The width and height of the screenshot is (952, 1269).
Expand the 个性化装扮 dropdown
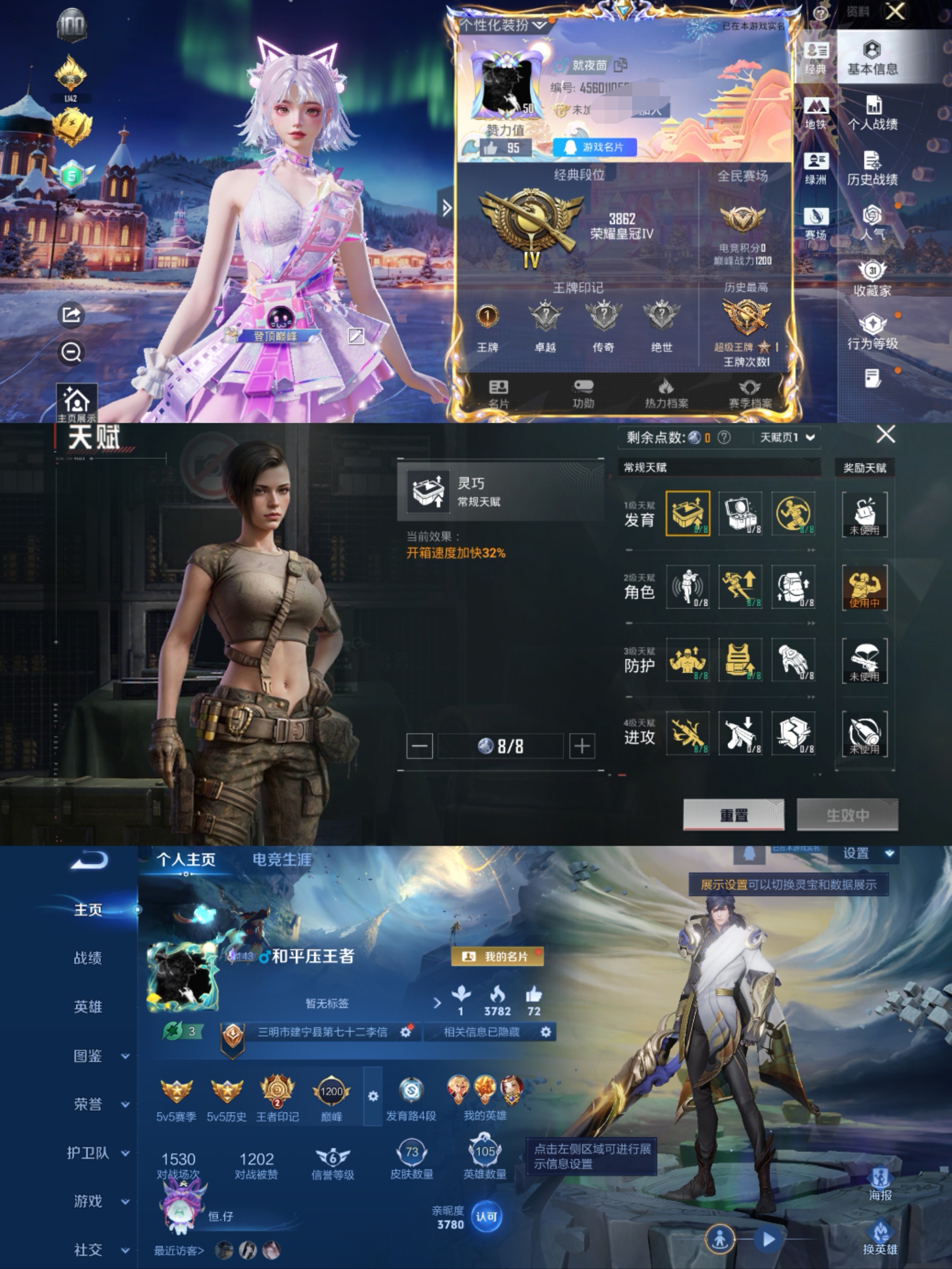point(502,25)
